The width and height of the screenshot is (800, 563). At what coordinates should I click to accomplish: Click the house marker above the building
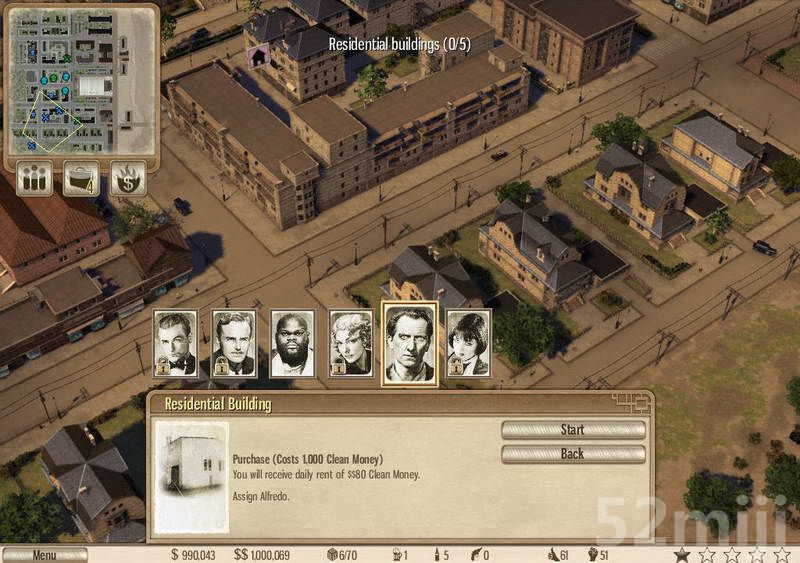click(258, 58)
